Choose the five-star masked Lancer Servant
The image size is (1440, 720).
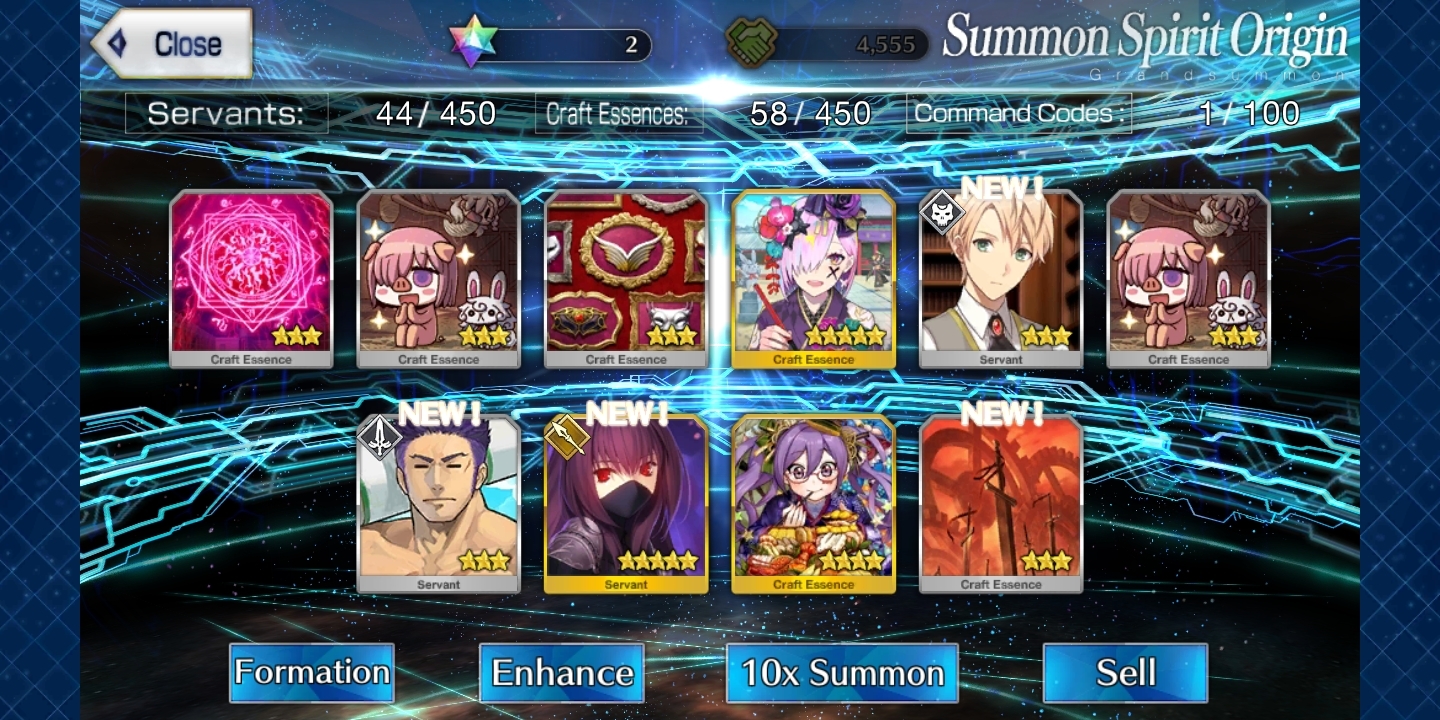tap(626, 503)
